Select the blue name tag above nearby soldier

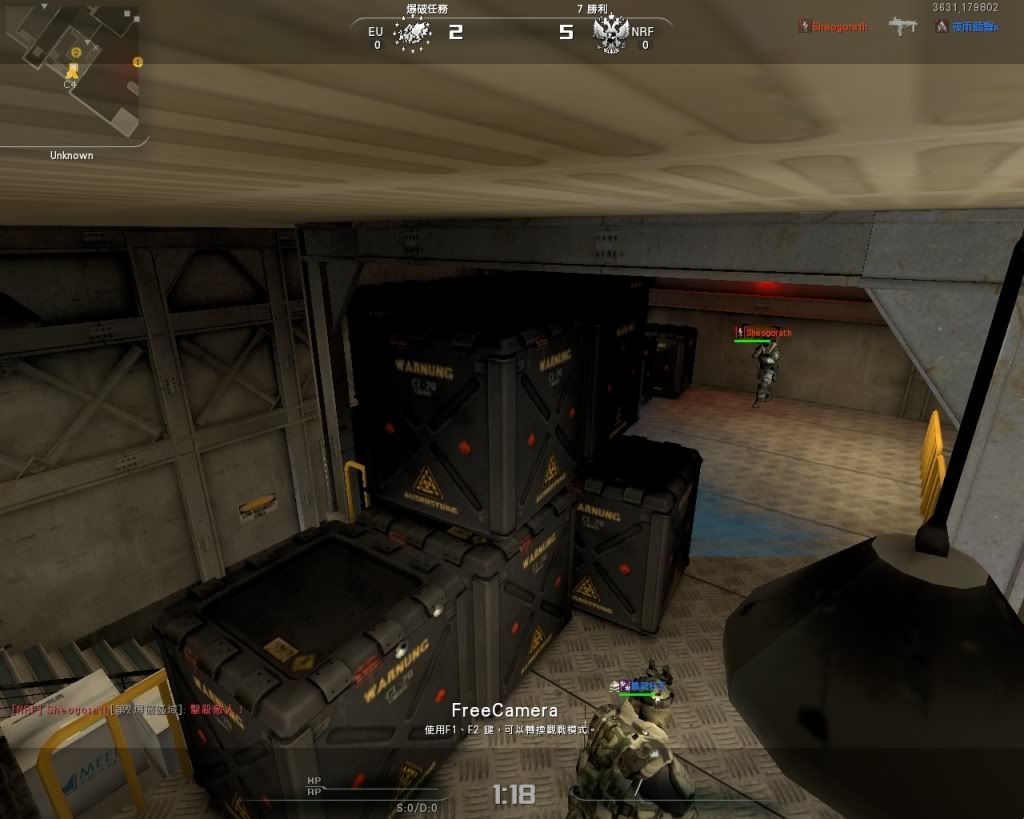point(641,686)
